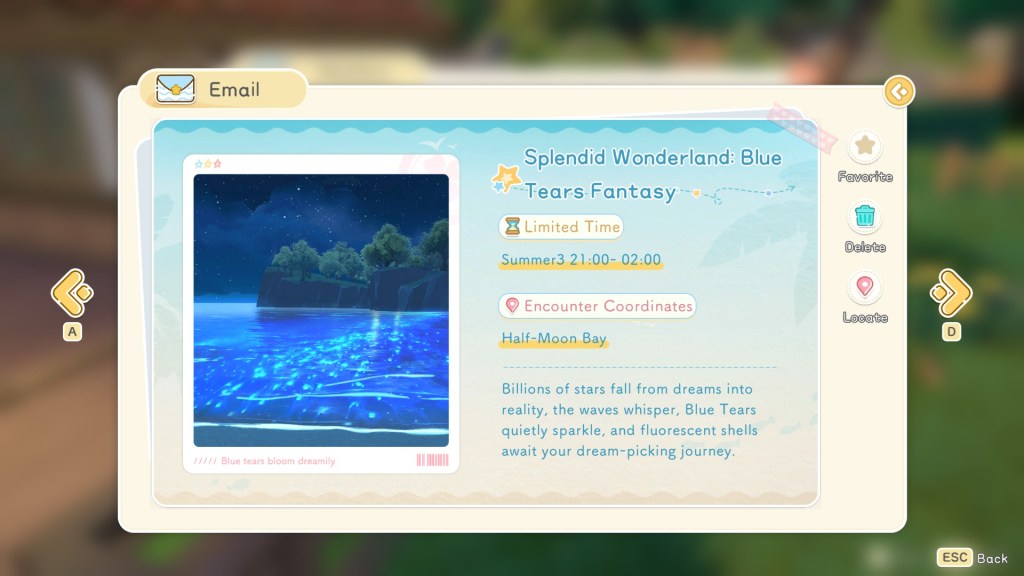
Task: Close the Email window with the orange arrow
Action: pos(899,92)
